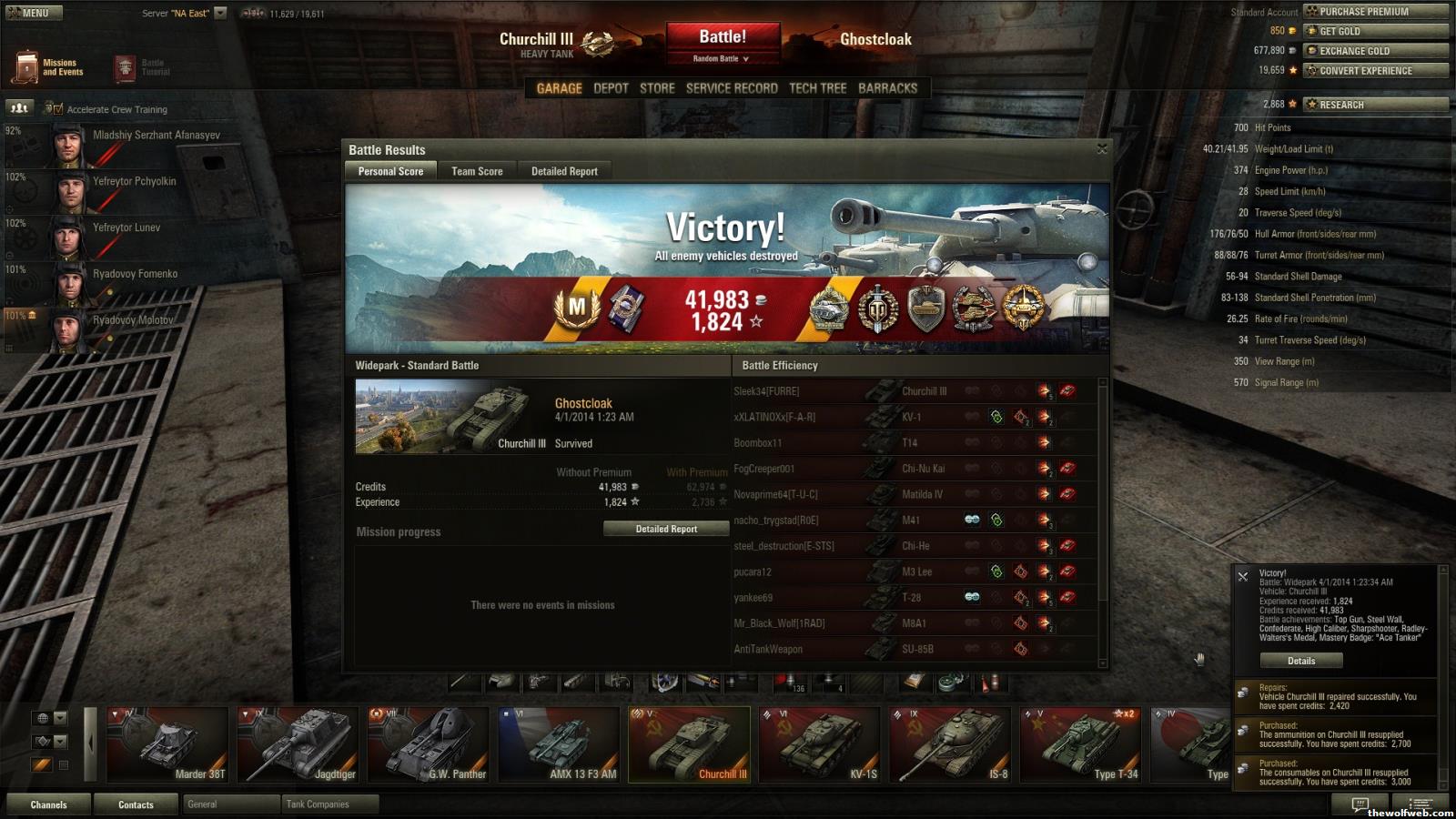Open the Depot section
Viewport: 1456px width, 819px height.
[611, 88]
